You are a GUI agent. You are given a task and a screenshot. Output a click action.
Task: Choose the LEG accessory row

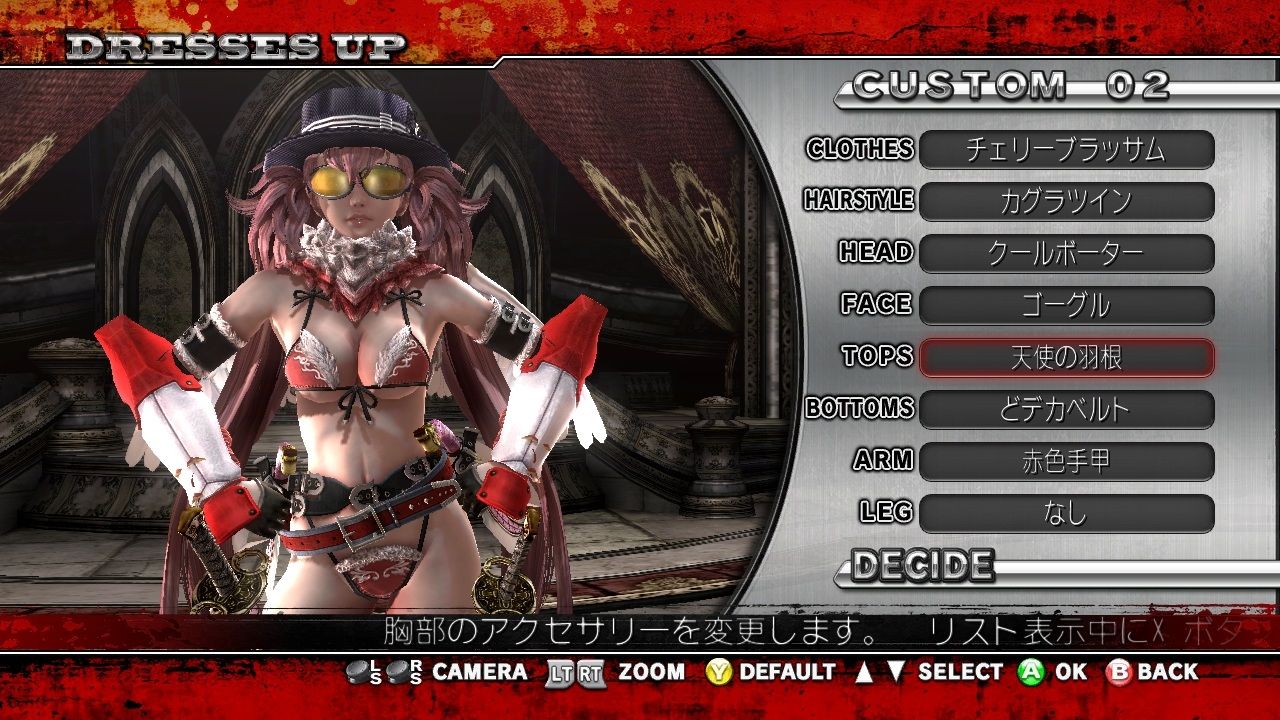click(x=1066, y=514)
